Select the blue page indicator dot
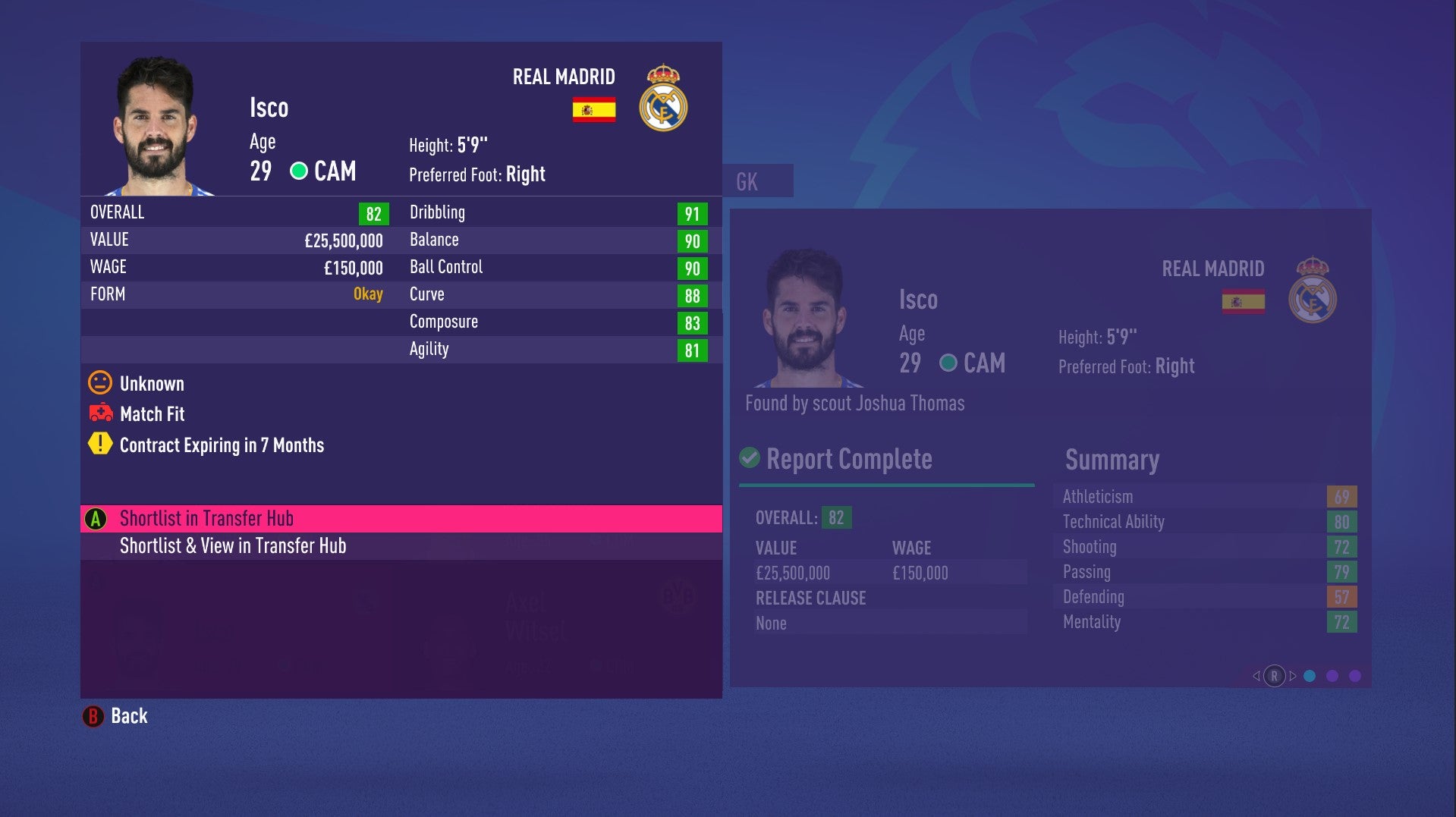 pos(1310,675)
